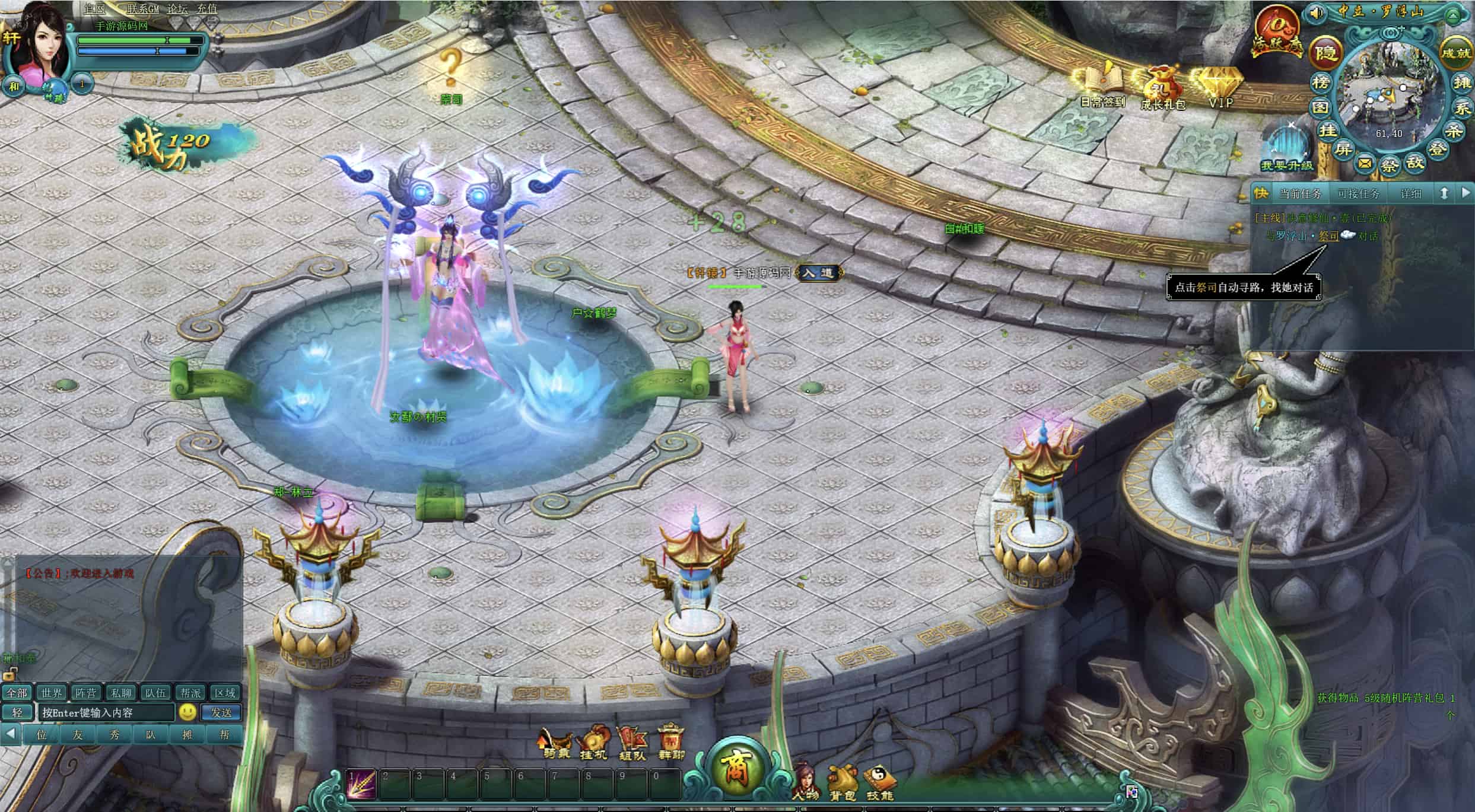Screen dimensions: 1475x812
Task: Select the 世界 world chat channel
Action: point(52,693)
